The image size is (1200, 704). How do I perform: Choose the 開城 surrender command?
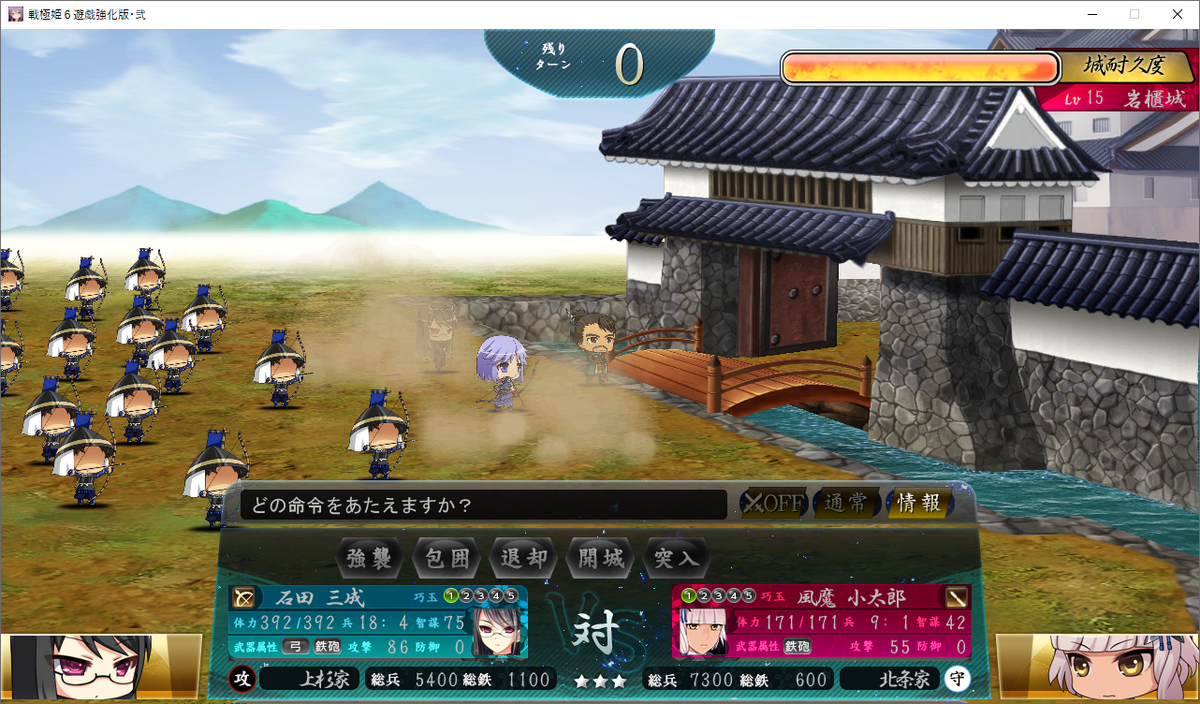point(601,558)
